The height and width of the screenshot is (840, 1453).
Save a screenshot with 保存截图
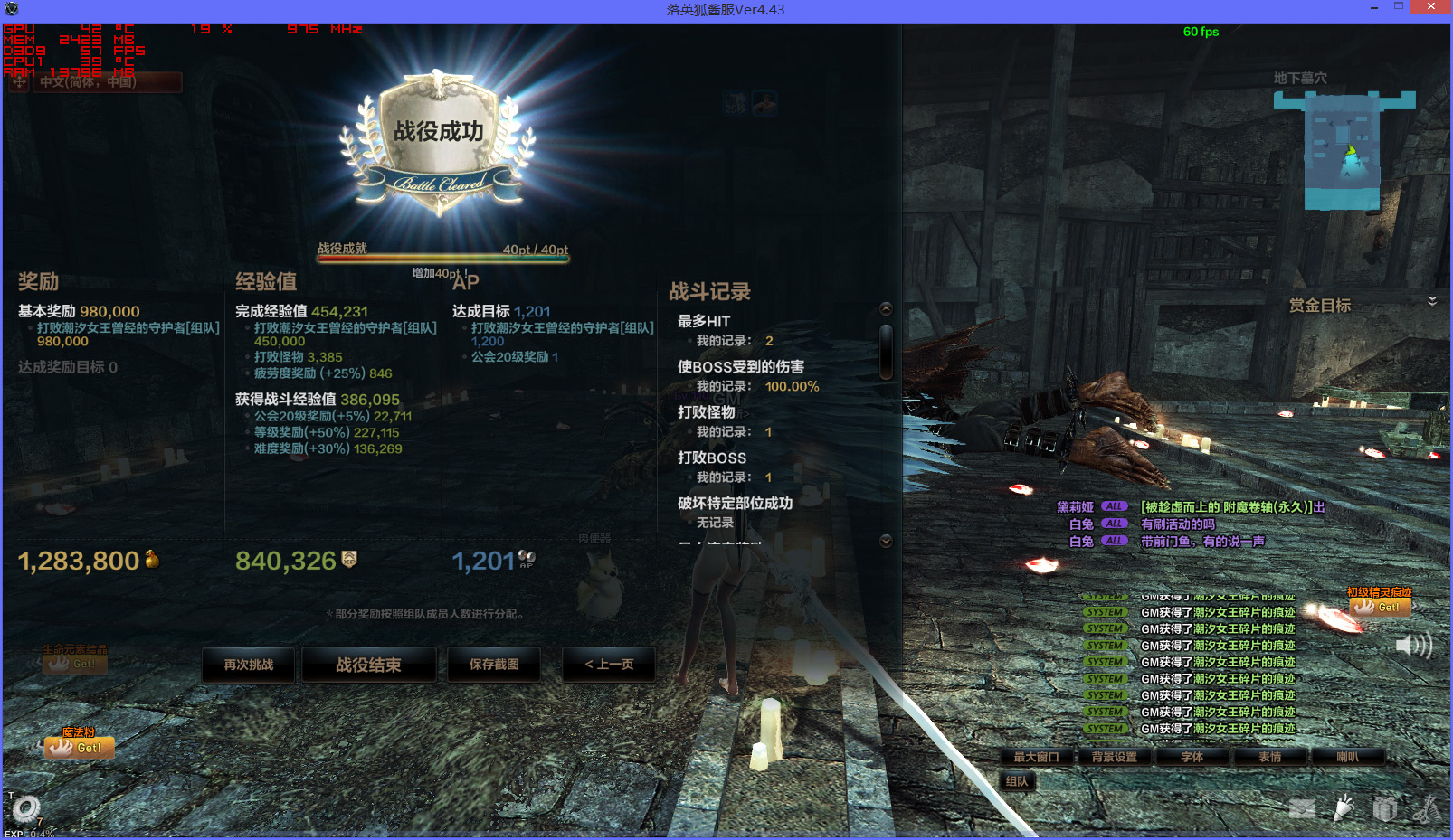494,665
